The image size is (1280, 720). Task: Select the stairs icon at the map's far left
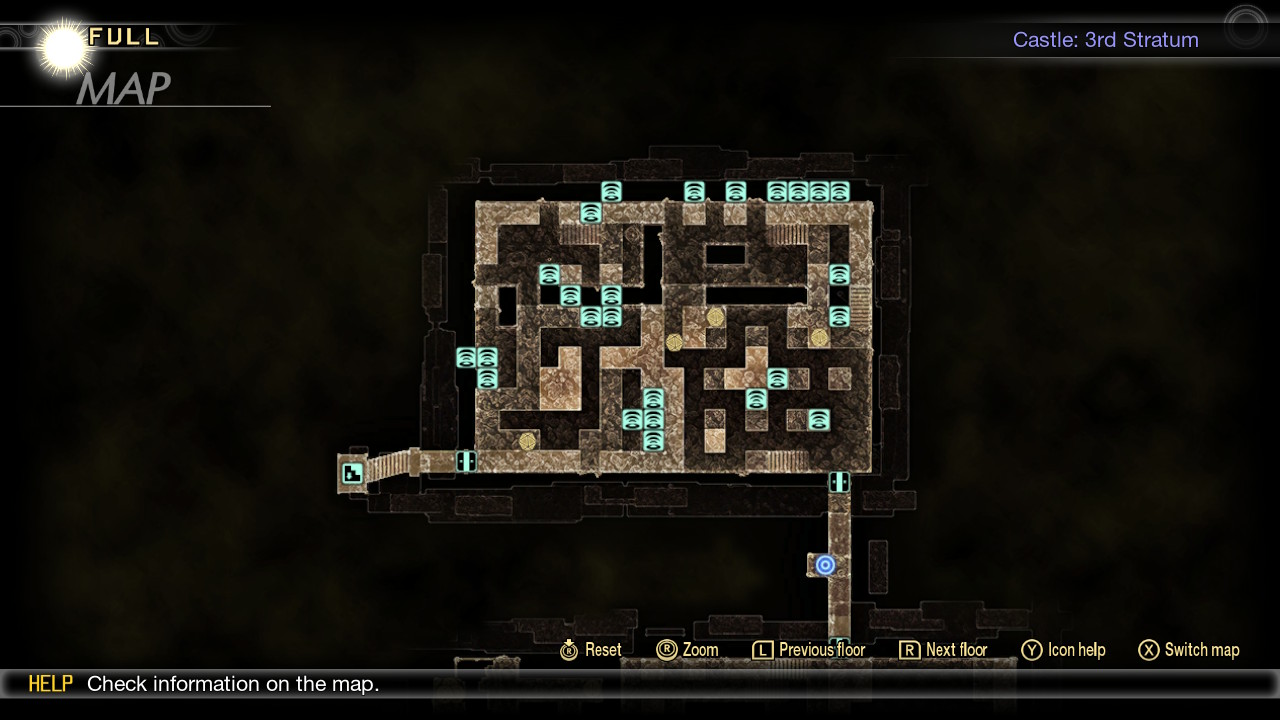pos(350,473)
